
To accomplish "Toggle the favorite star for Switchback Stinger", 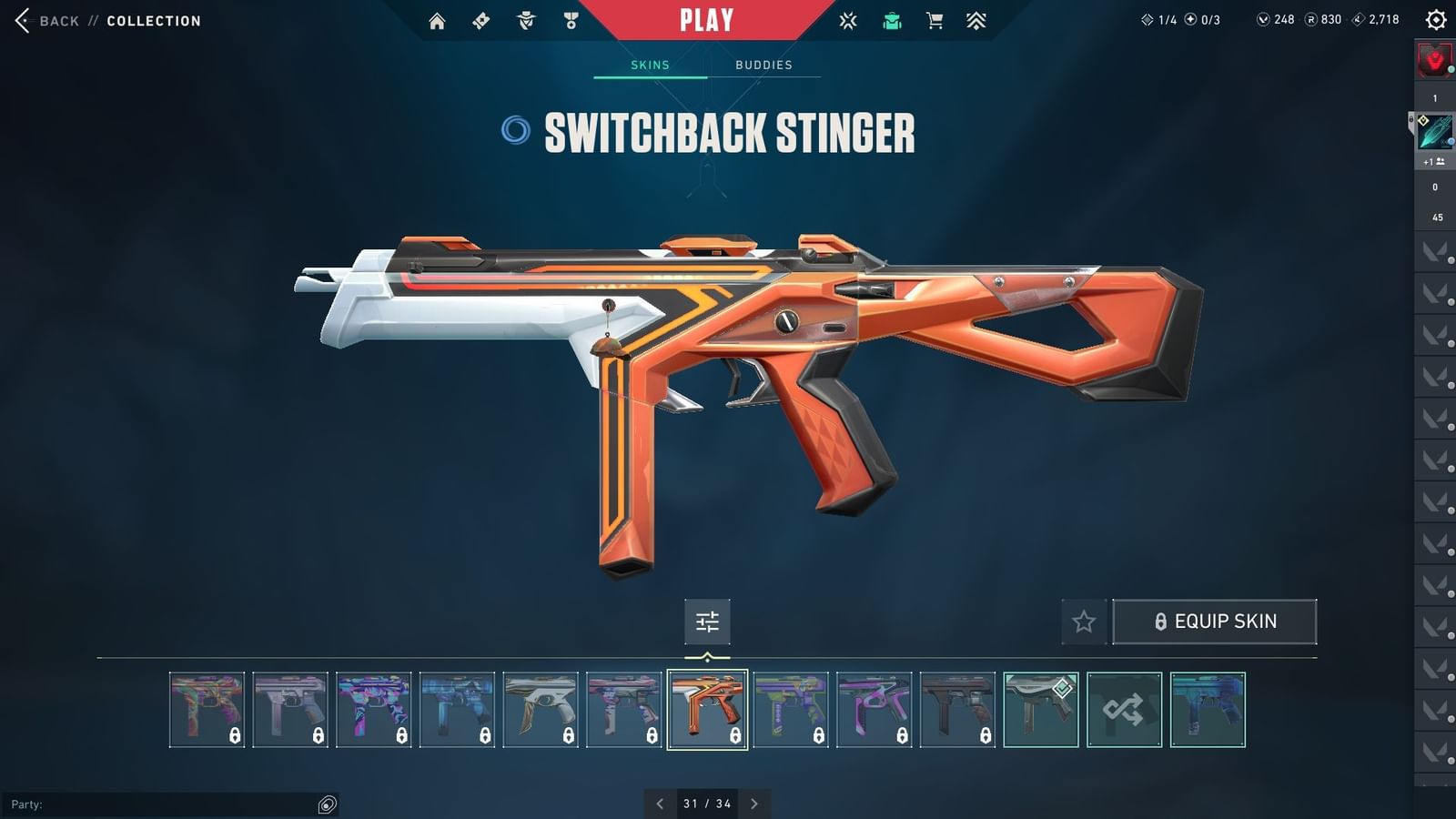I will pyautogui.click(x=1083, y=622).
